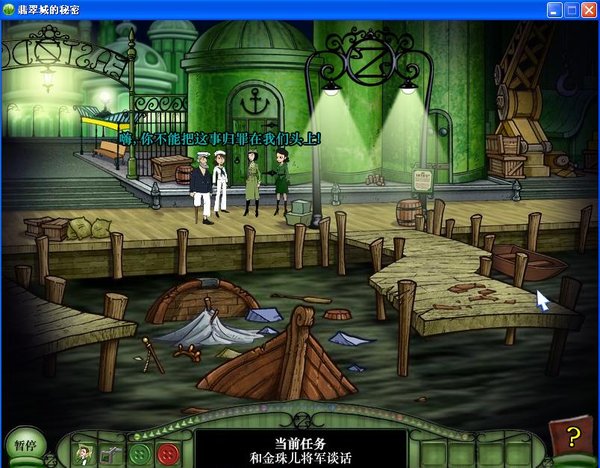Open the question mark hint book
The image size is (600, 468).
coord(571,437)
